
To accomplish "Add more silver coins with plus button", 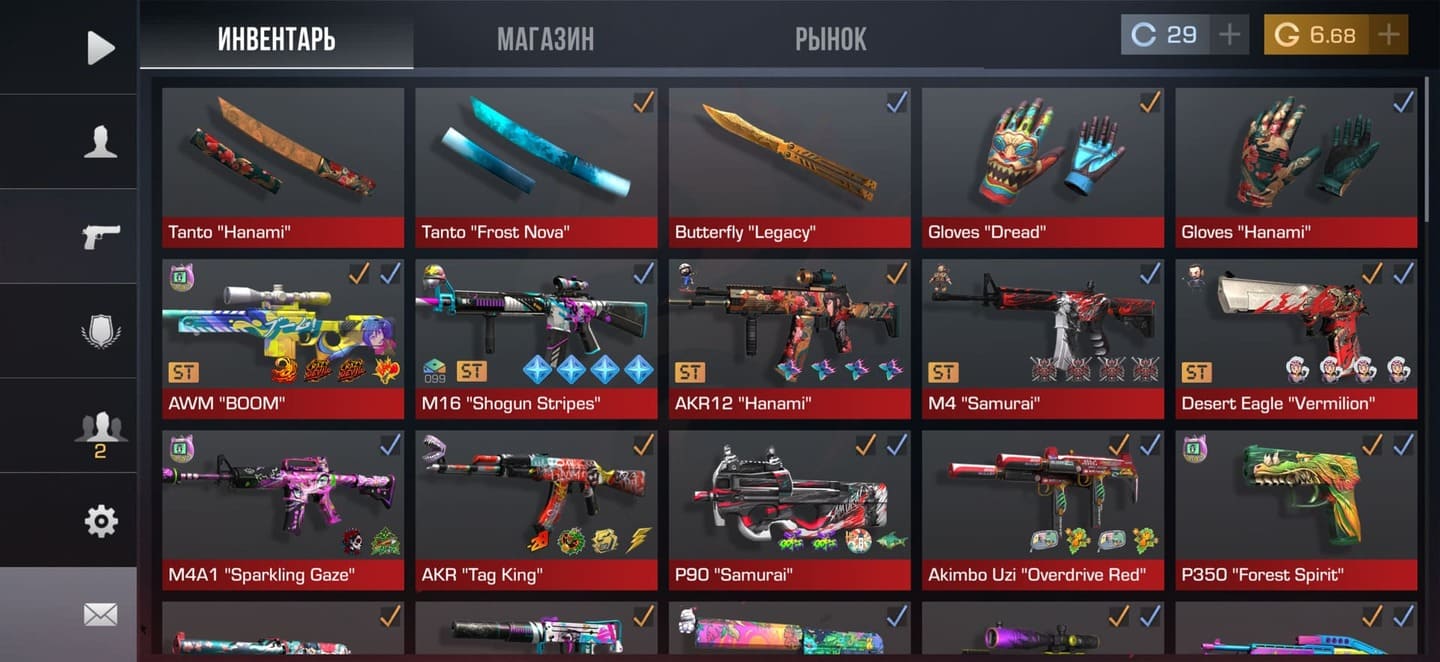I will [1229, 35].
